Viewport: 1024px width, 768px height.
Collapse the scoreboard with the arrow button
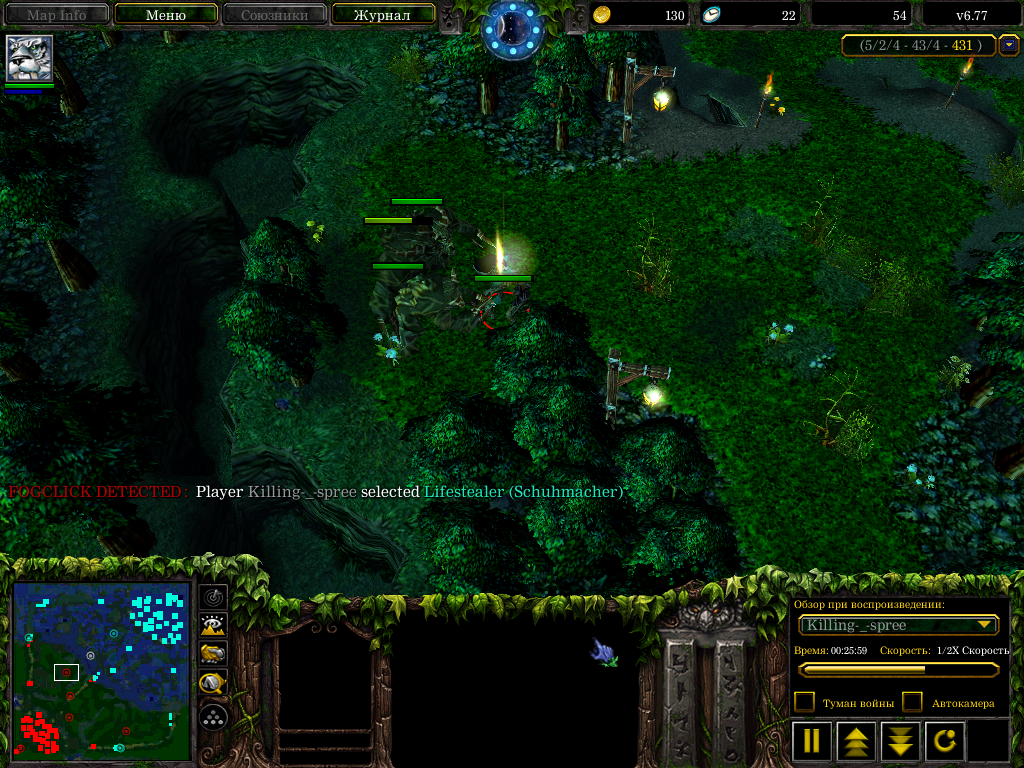click(1010, 45)
